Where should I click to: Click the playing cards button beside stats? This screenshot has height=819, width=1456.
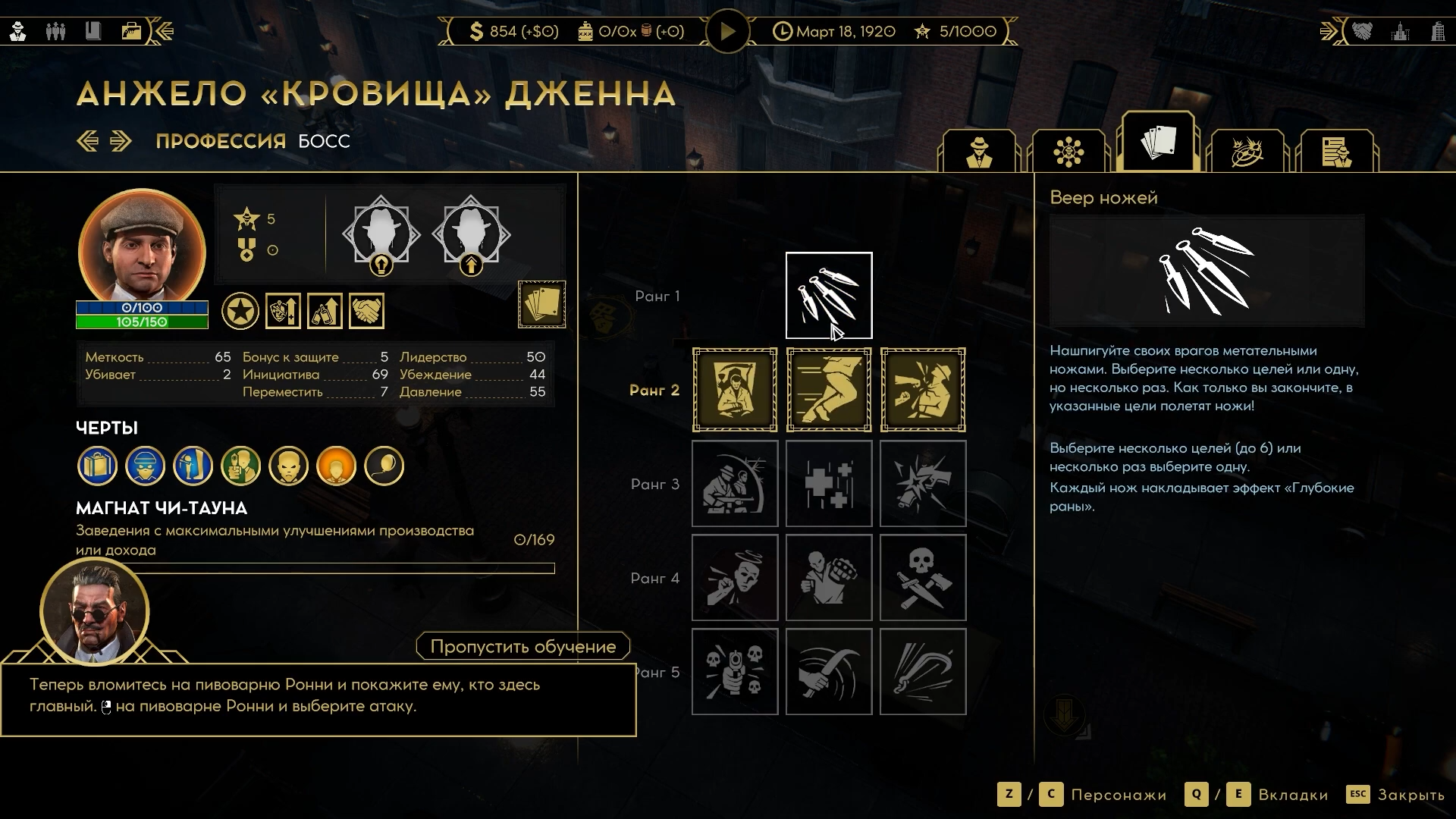pyautogui.click(x=541, y=304)
